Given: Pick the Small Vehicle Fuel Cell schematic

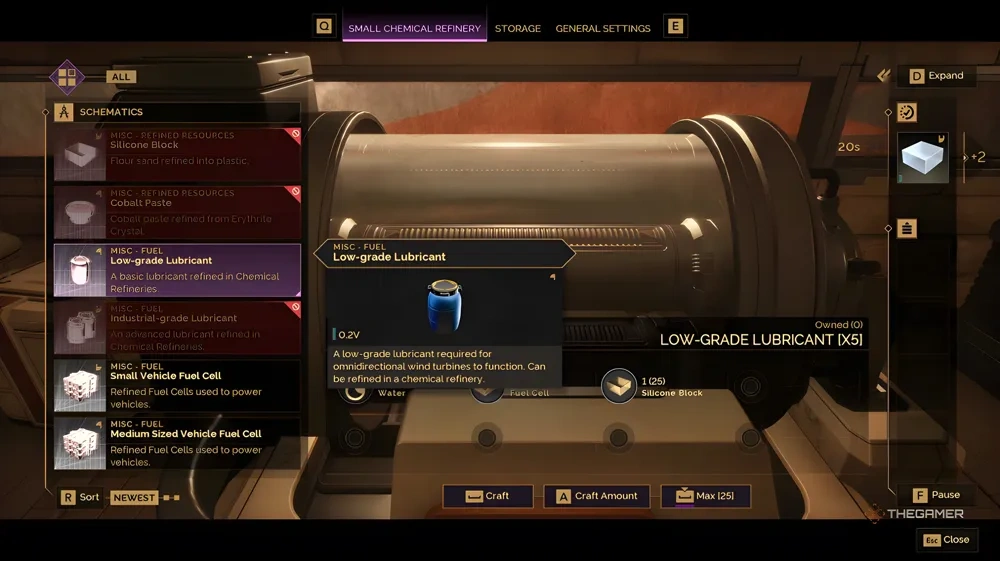Looking at the screenshot, I should [x=177, y=385].
